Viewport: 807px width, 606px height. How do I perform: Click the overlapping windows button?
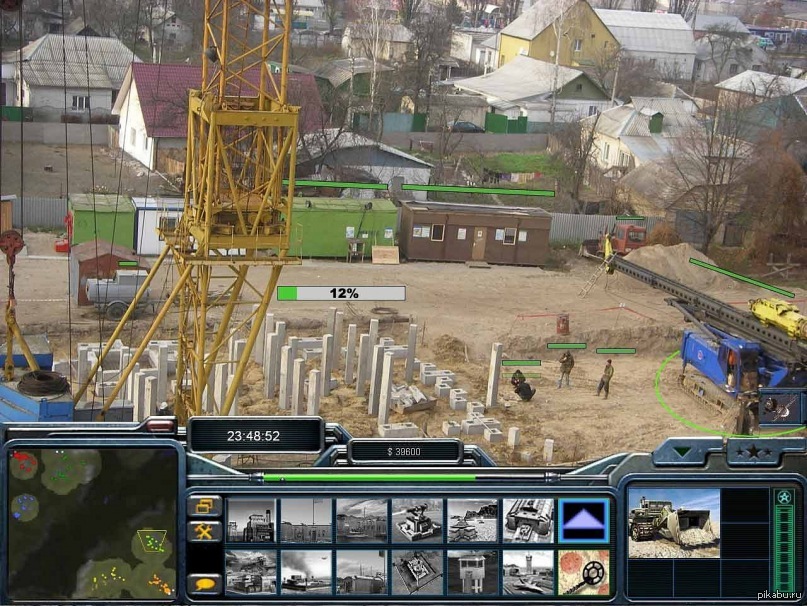coord(204,506)
